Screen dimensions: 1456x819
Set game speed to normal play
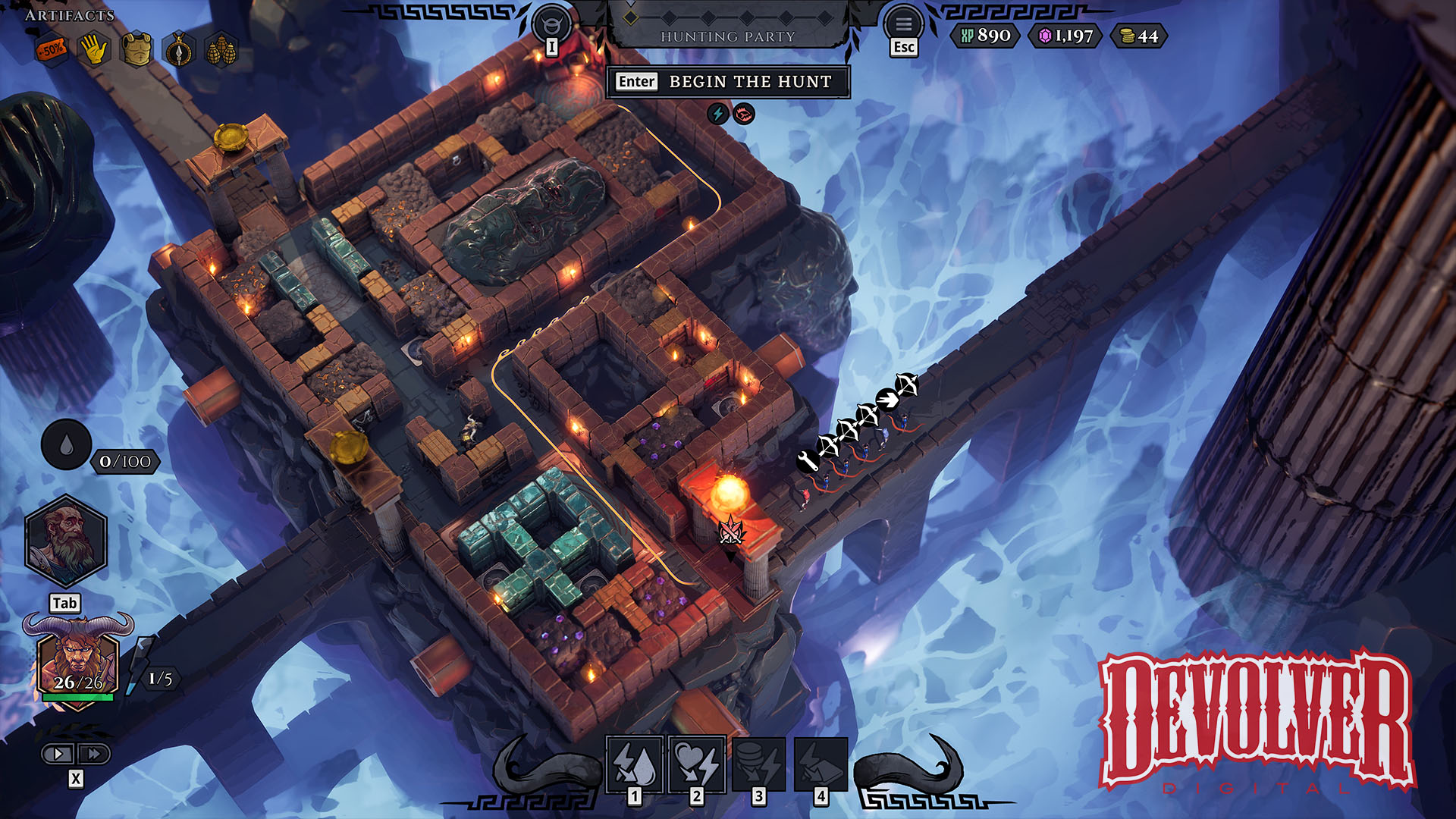[x=58, y=754]
